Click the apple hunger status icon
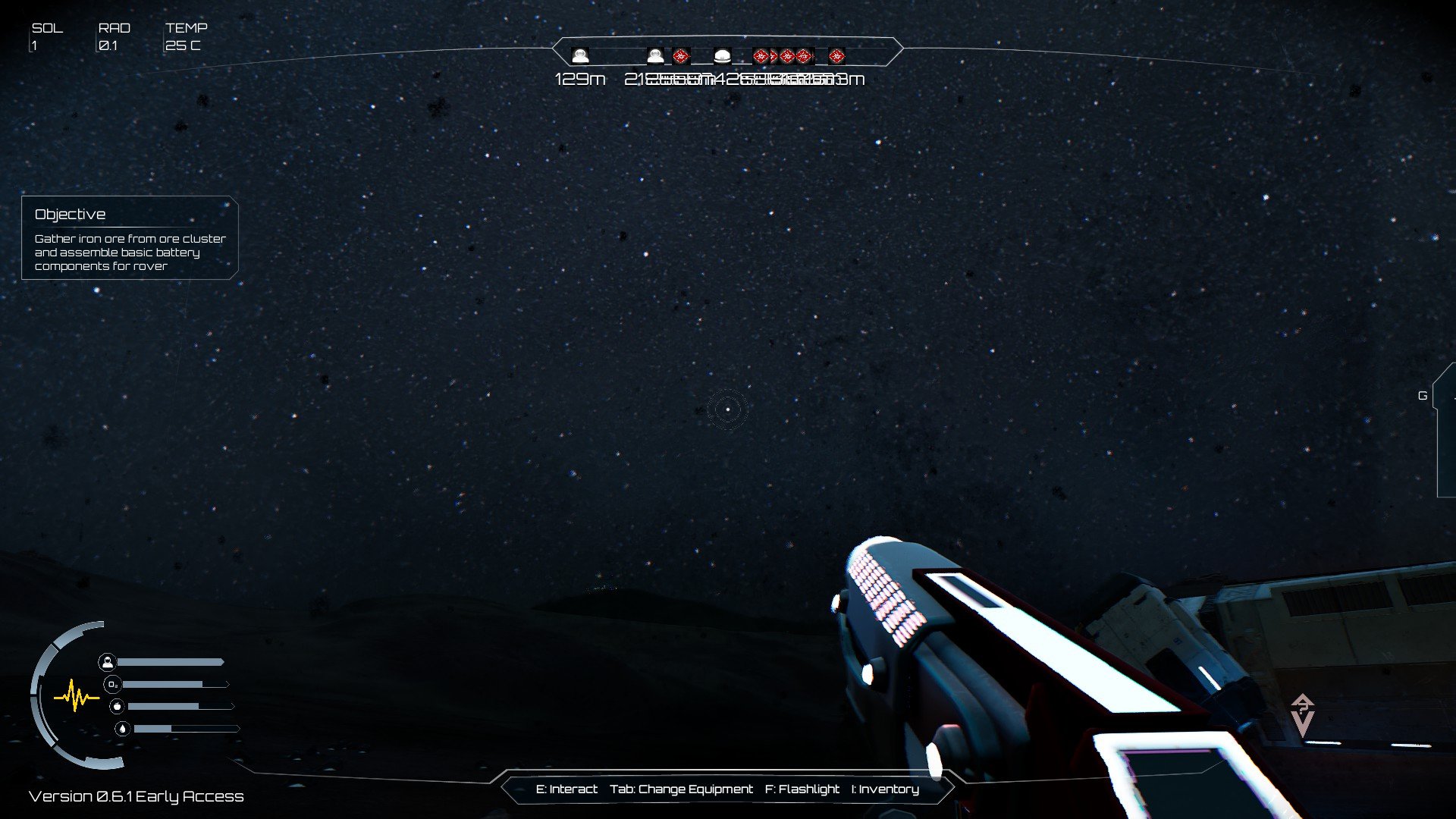1456x819 pixels. (117, 707)
